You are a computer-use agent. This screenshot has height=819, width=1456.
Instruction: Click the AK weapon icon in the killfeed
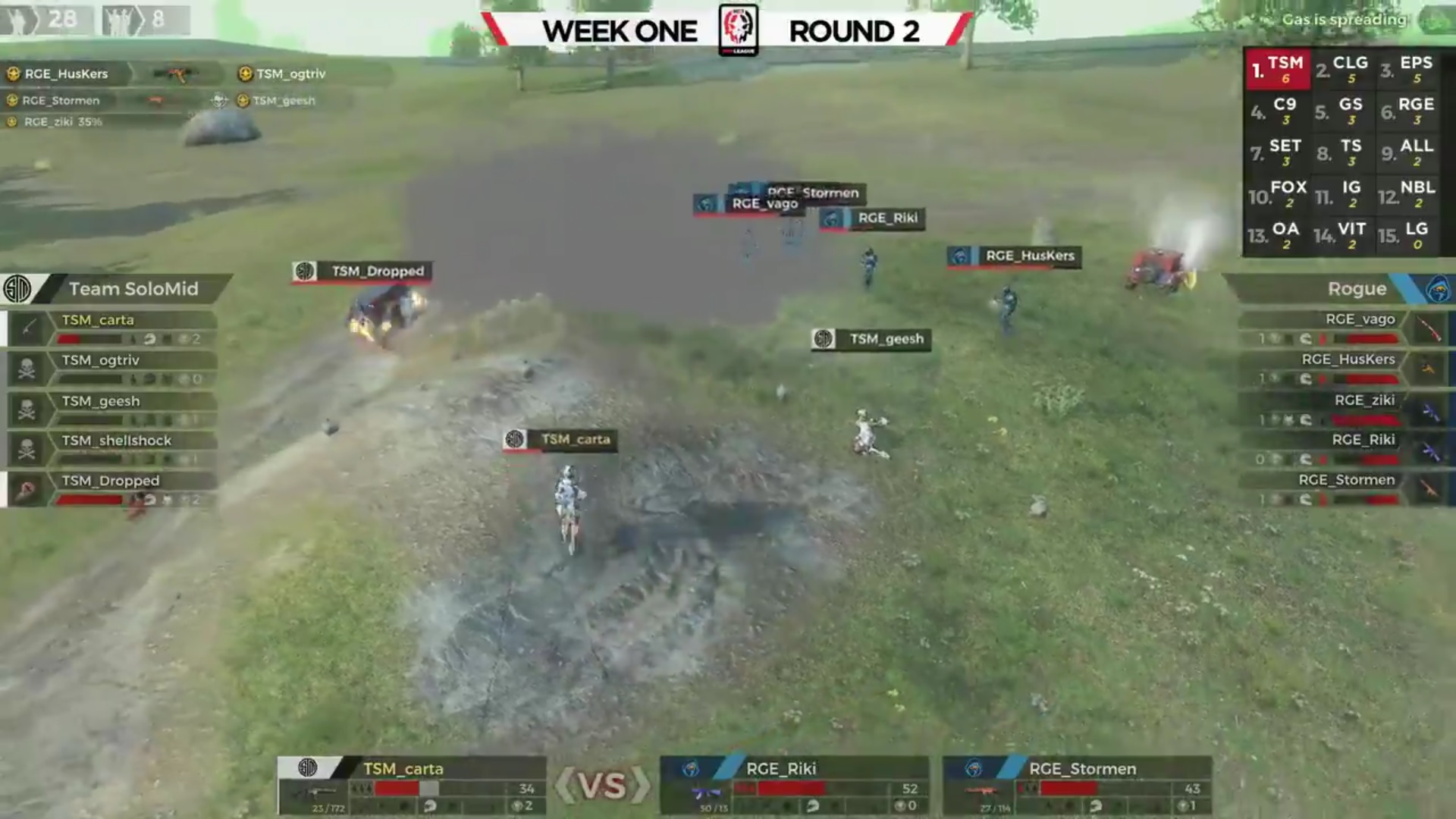(x=177, y=74)
